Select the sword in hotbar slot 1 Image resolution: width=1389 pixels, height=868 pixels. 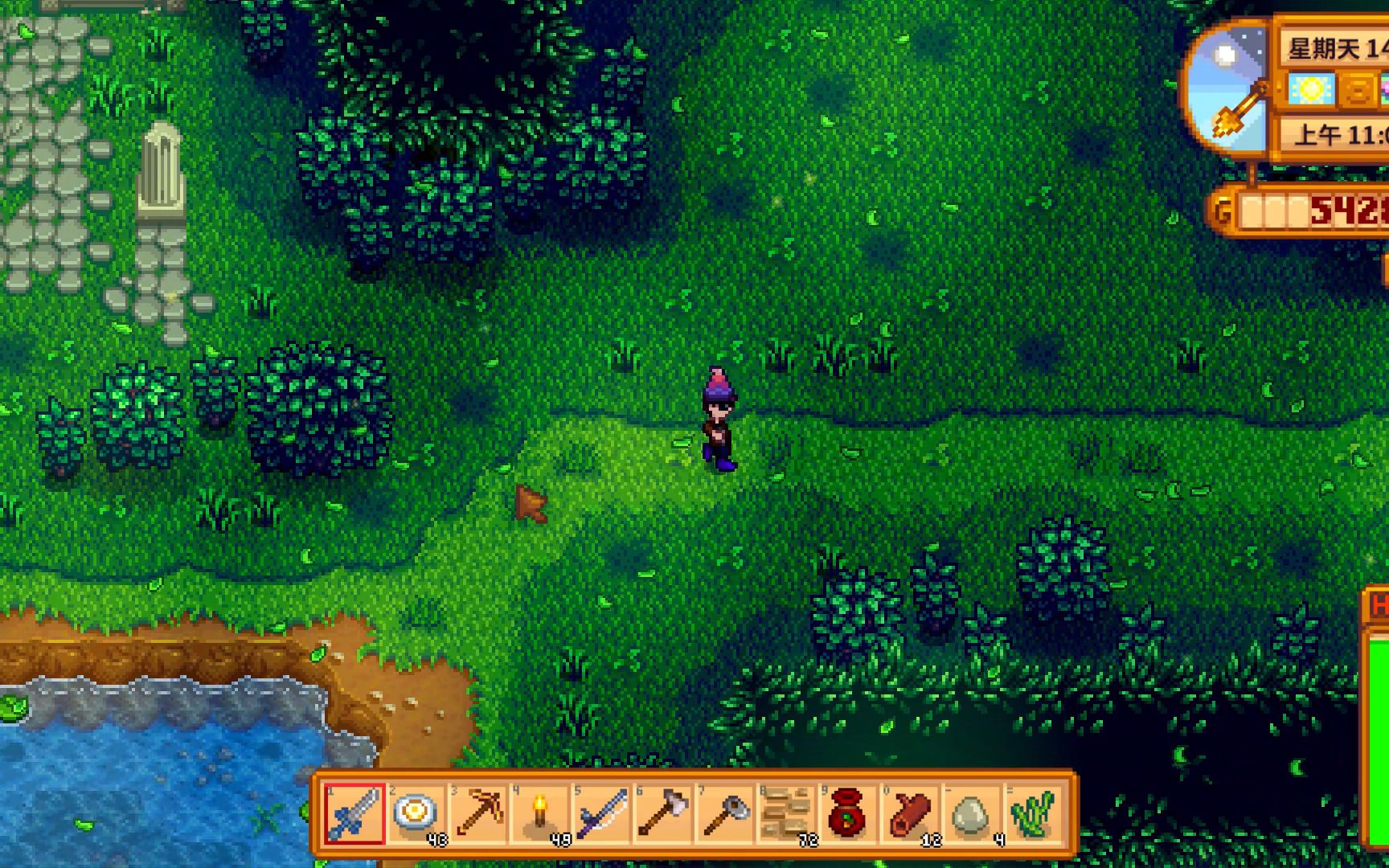[x=354, y=813]
